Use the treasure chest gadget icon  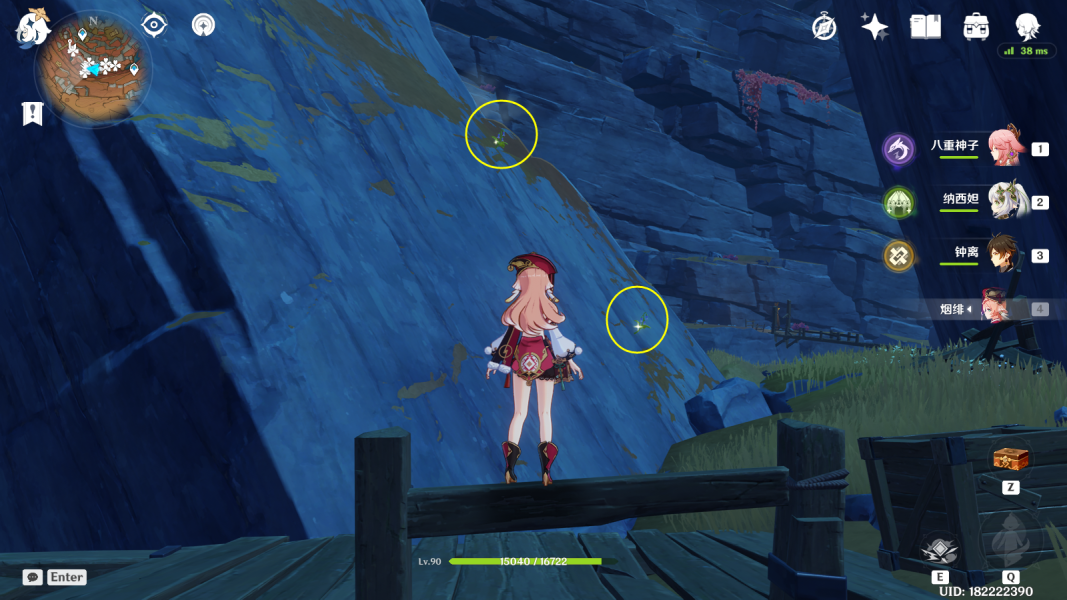1010,459
